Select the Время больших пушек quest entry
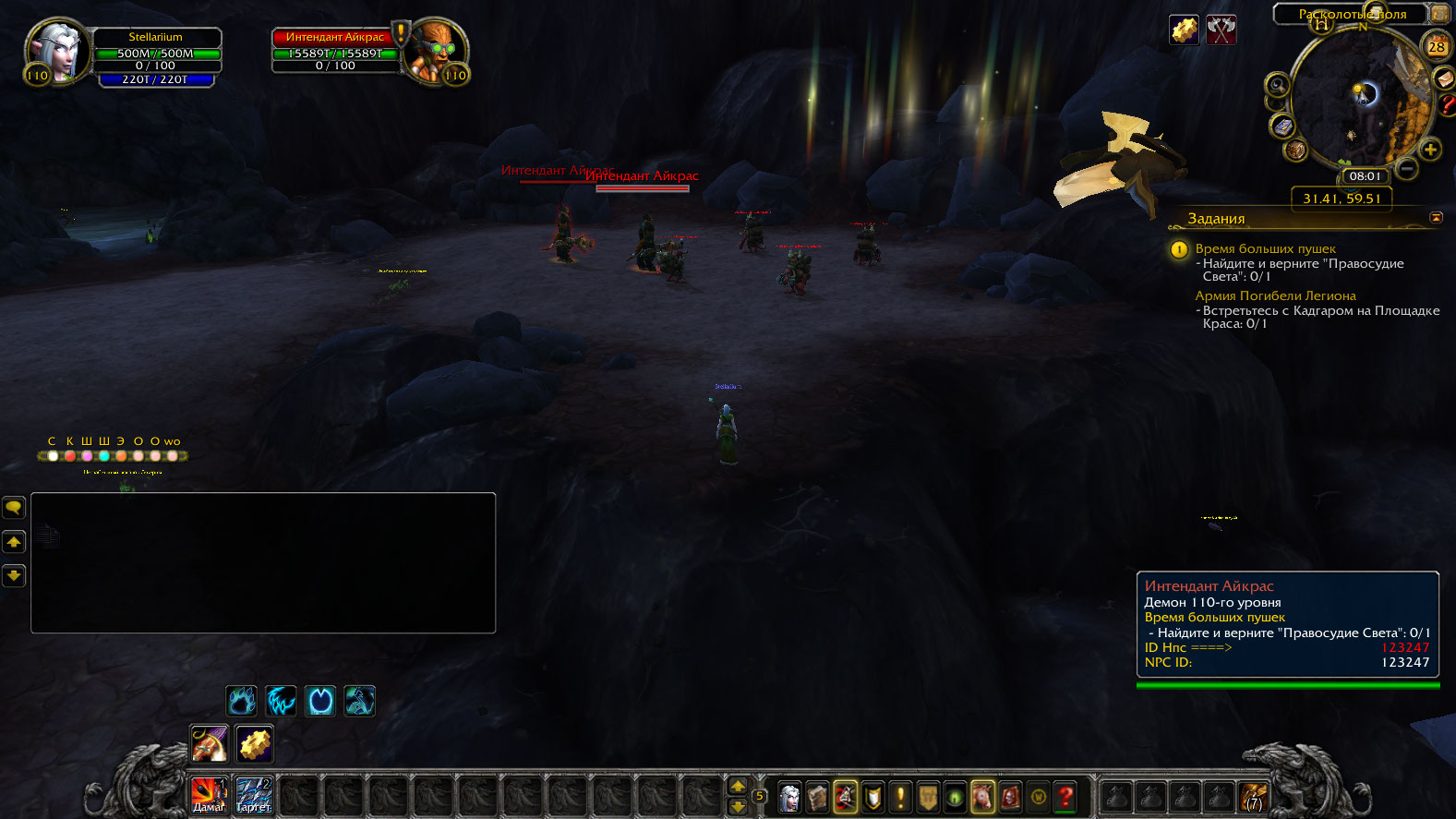The image size is (1456, 819). 1265,248
